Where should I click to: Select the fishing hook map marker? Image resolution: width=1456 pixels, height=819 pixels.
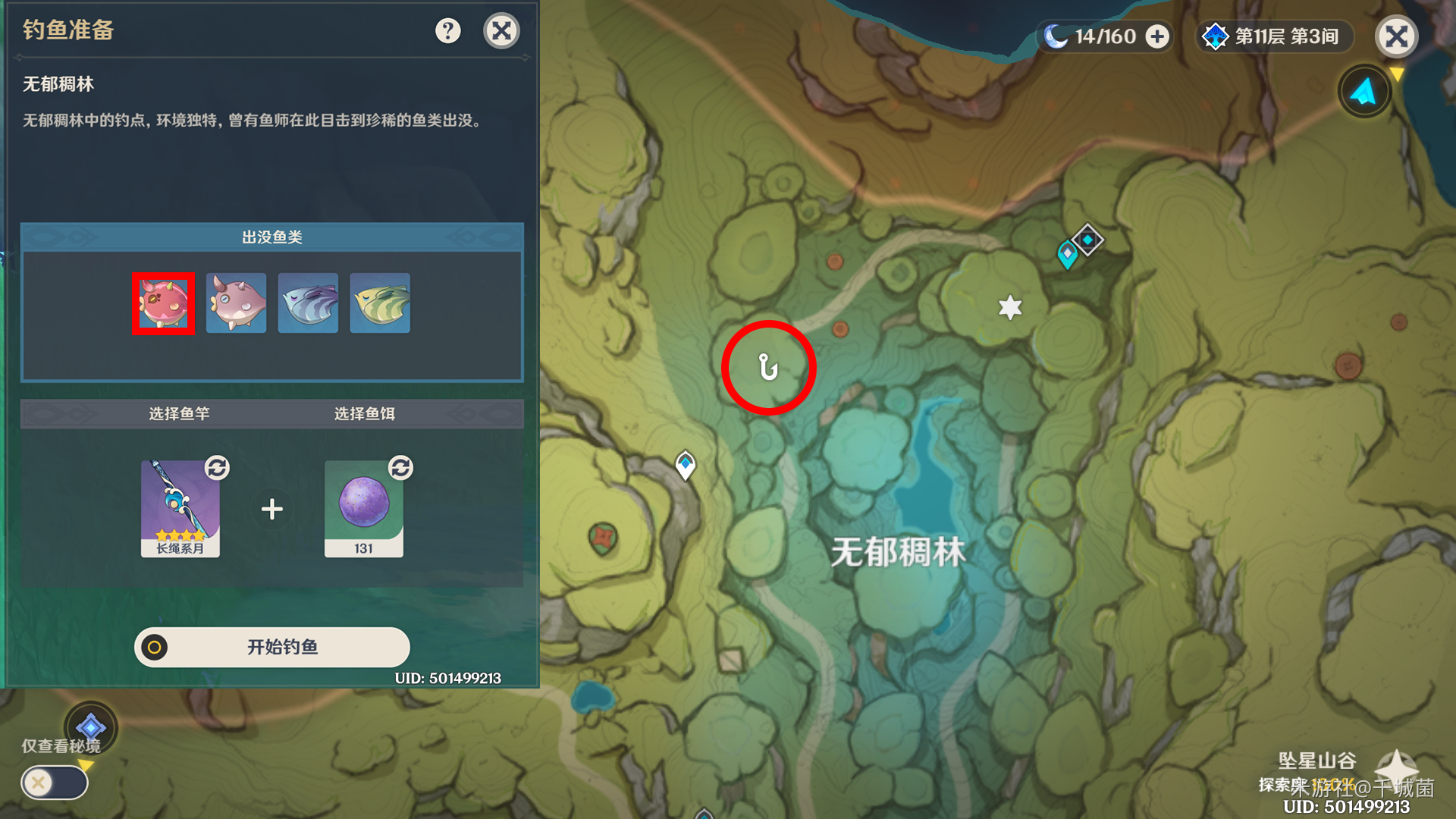pos(768,368)
